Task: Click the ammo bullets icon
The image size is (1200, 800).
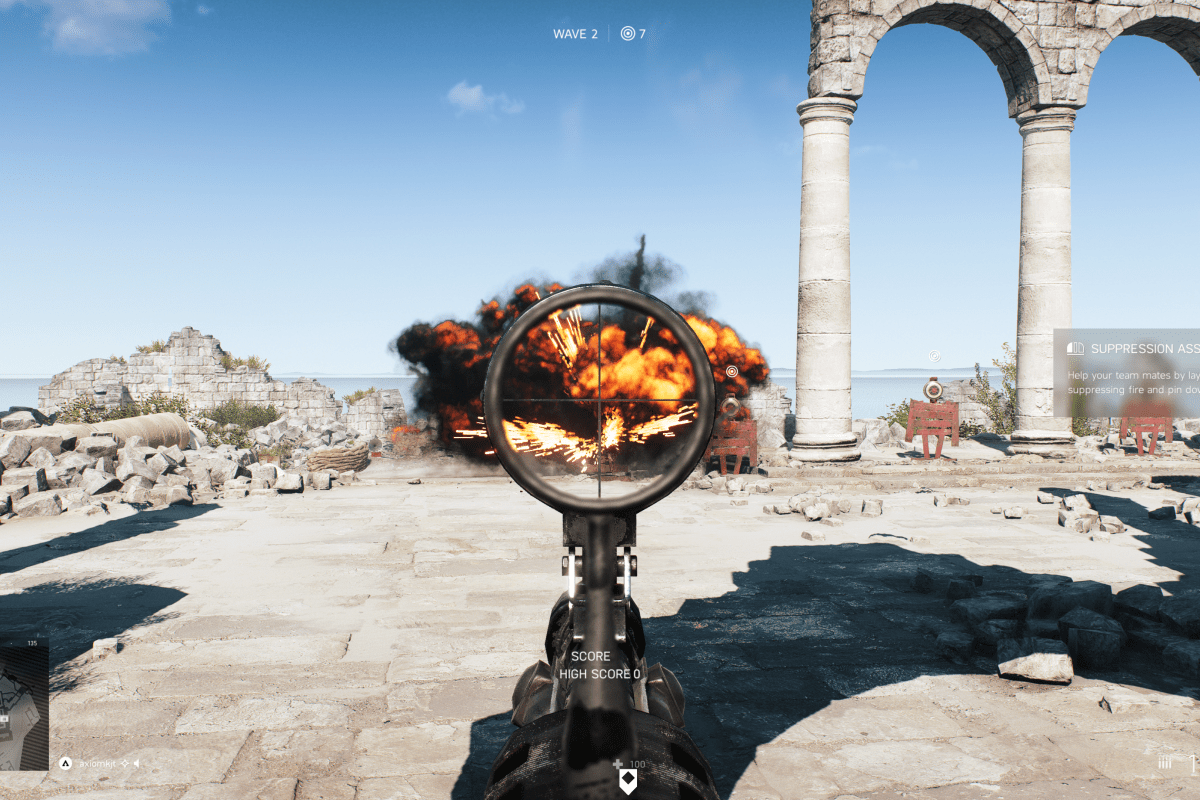Action: tap(1164, 763)
